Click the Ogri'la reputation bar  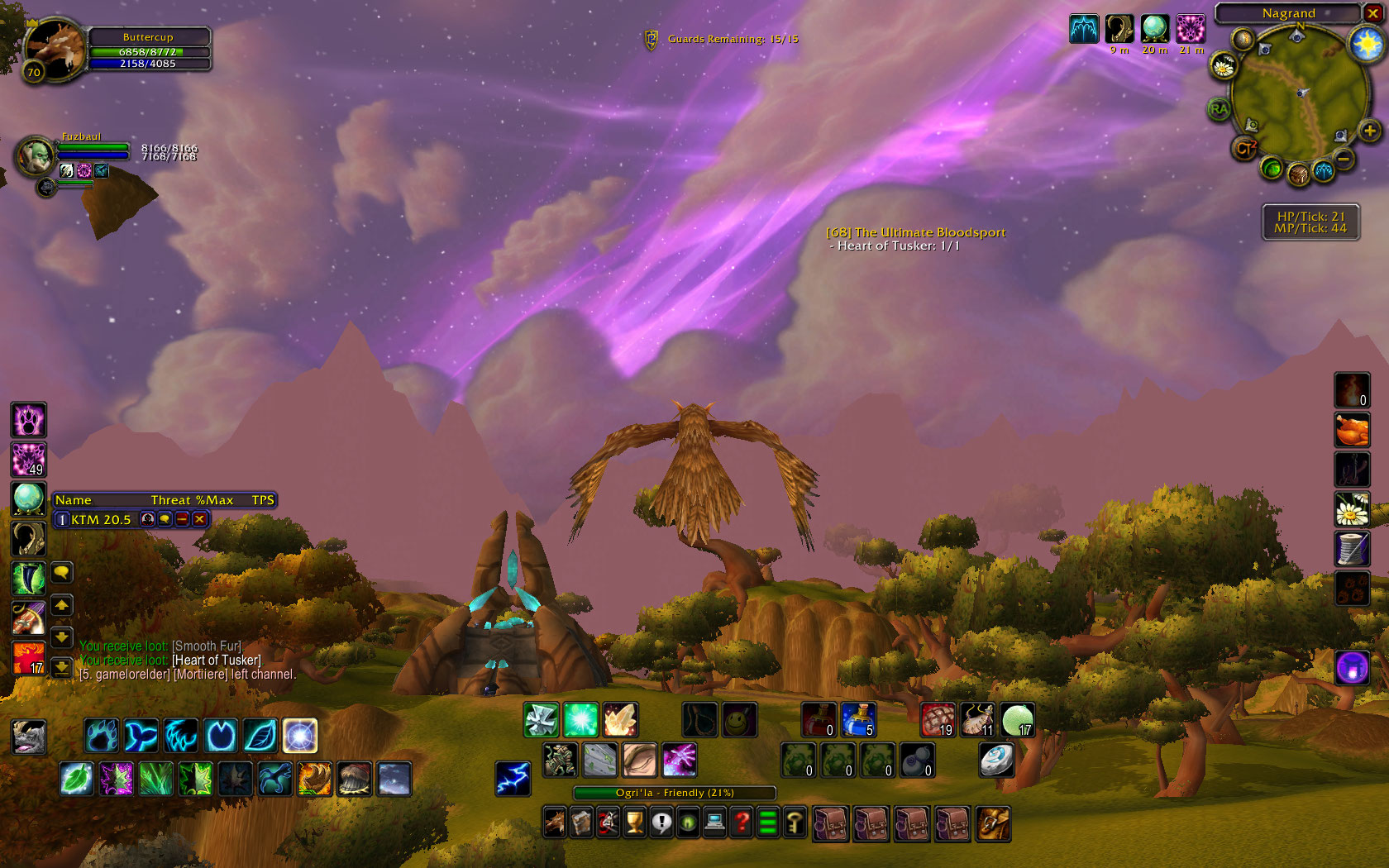pyautogui.click(x=675, y=793)
